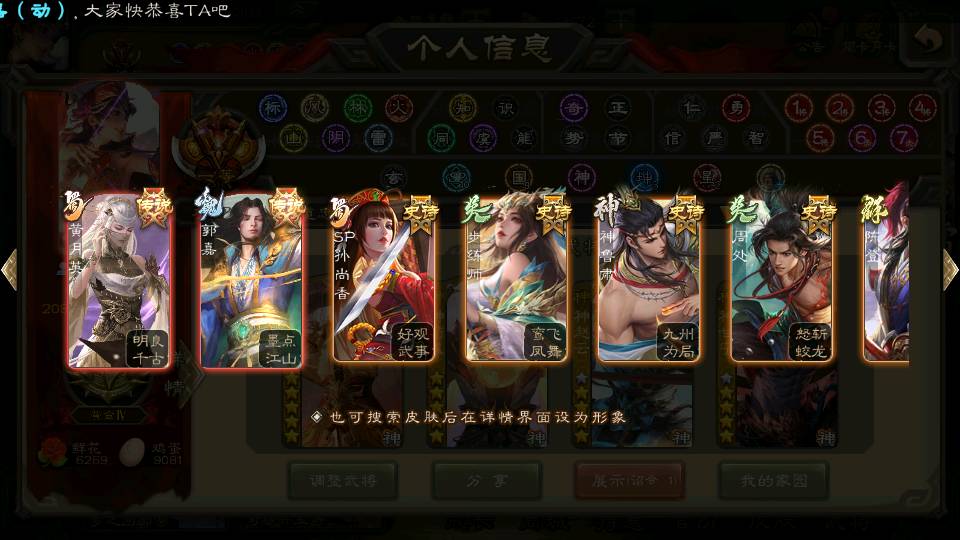Activate the red 展示 button

(x=630, y=481)
